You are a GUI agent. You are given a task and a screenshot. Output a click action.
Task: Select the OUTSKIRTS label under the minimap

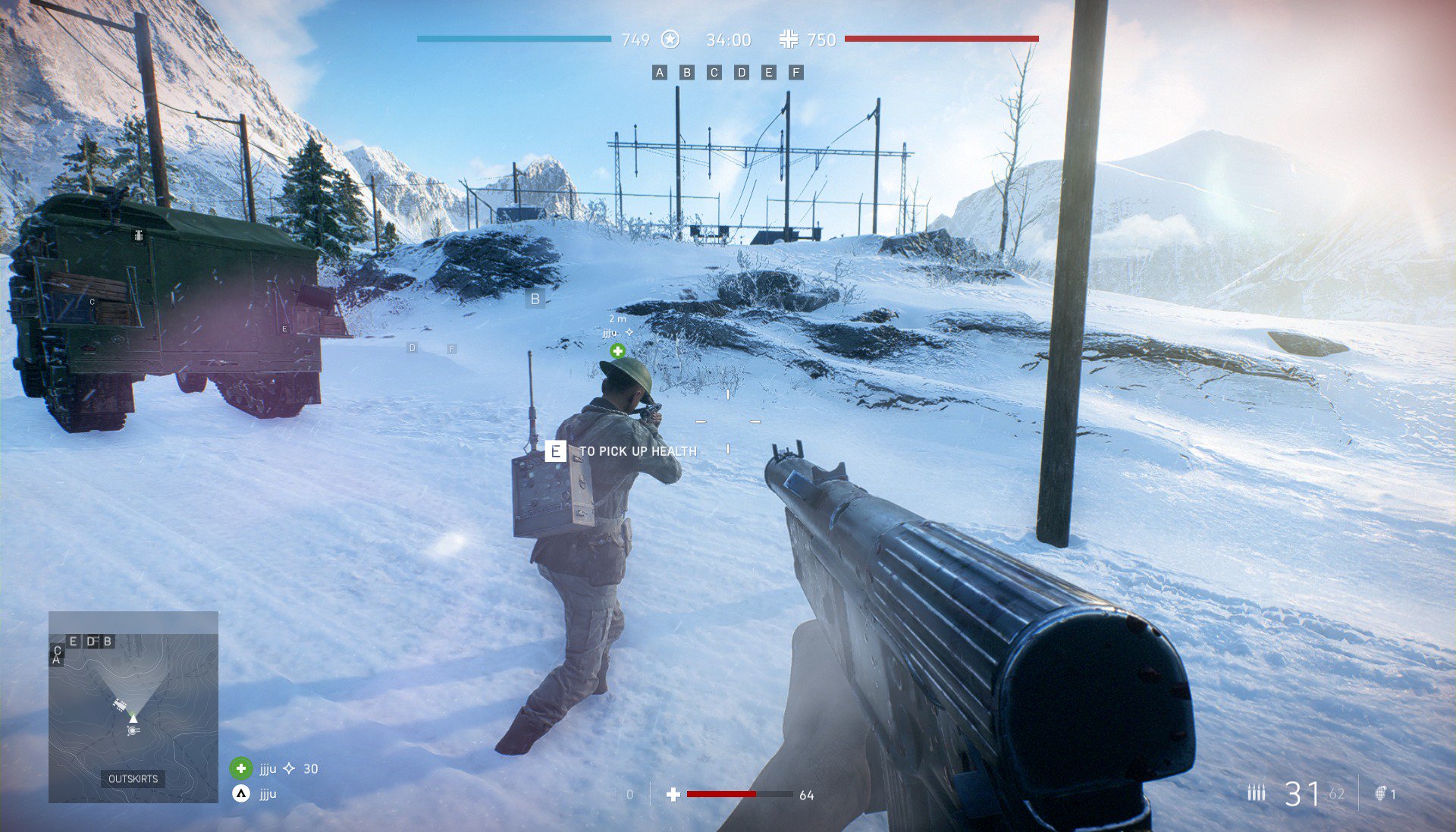(x=133, y=778)
